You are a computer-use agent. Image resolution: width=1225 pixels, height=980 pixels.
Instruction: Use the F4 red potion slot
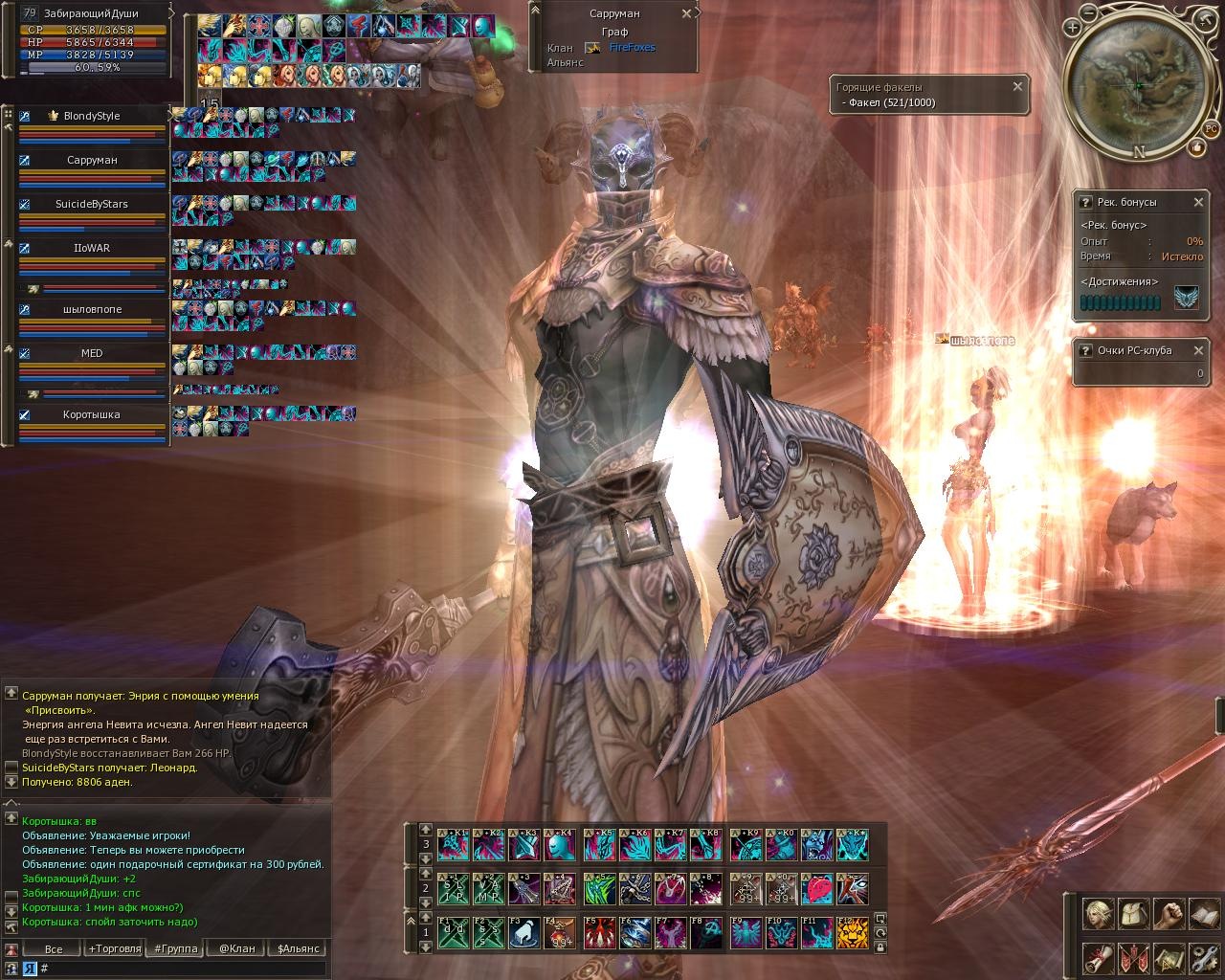pyautogui.click(x=559, y=933)
